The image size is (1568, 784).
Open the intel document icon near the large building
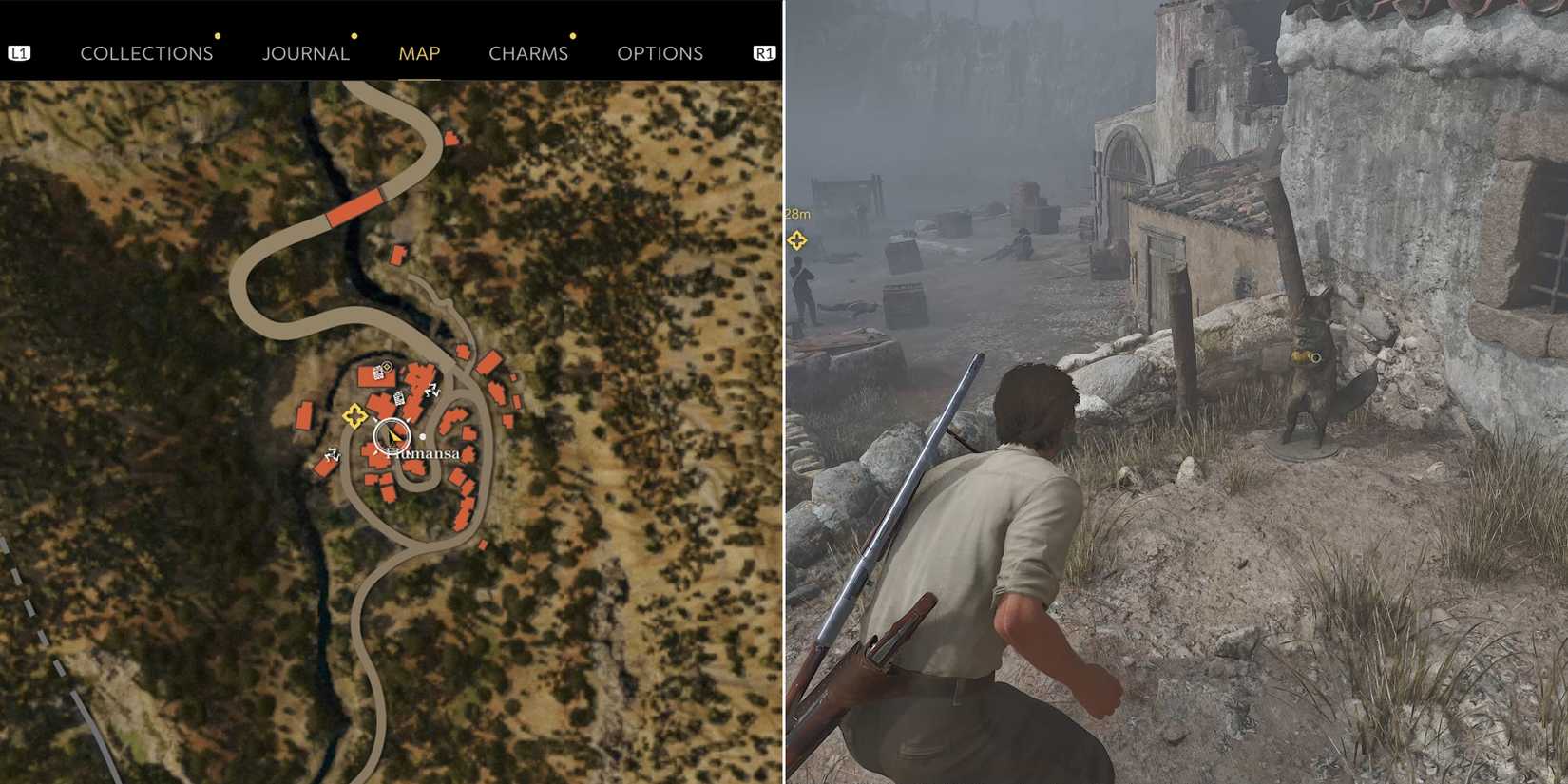(x=378, y=373)
